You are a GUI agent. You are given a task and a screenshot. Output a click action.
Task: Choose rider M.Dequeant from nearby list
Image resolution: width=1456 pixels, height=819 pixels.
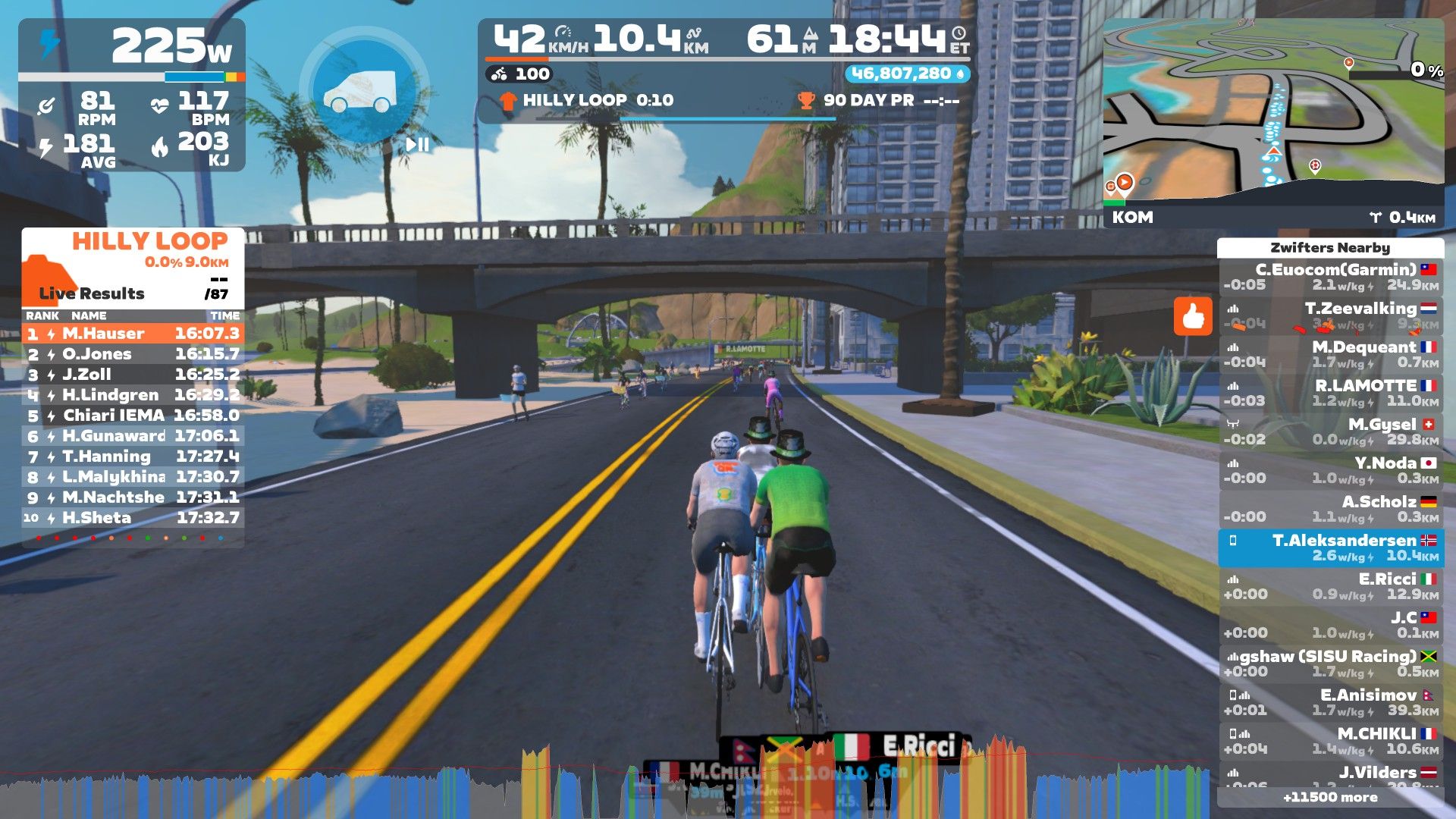(x=1331, y=354)
